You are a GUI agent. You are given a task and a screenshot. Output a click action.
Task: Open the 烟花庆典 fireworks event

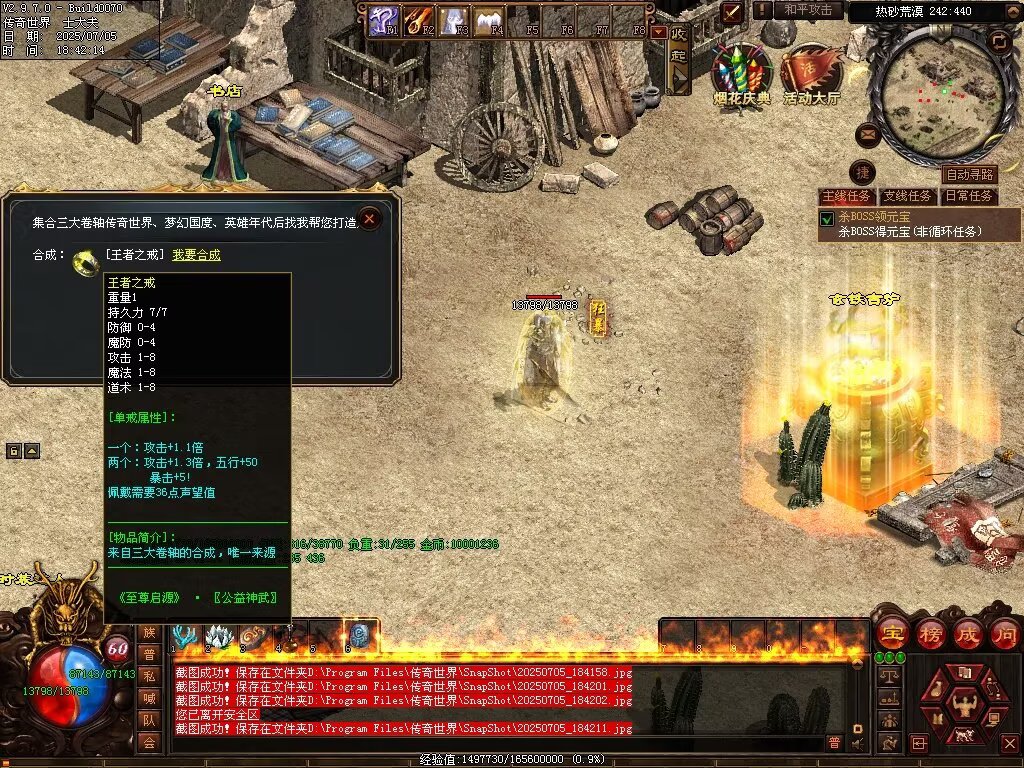click(x=742, y=73)
